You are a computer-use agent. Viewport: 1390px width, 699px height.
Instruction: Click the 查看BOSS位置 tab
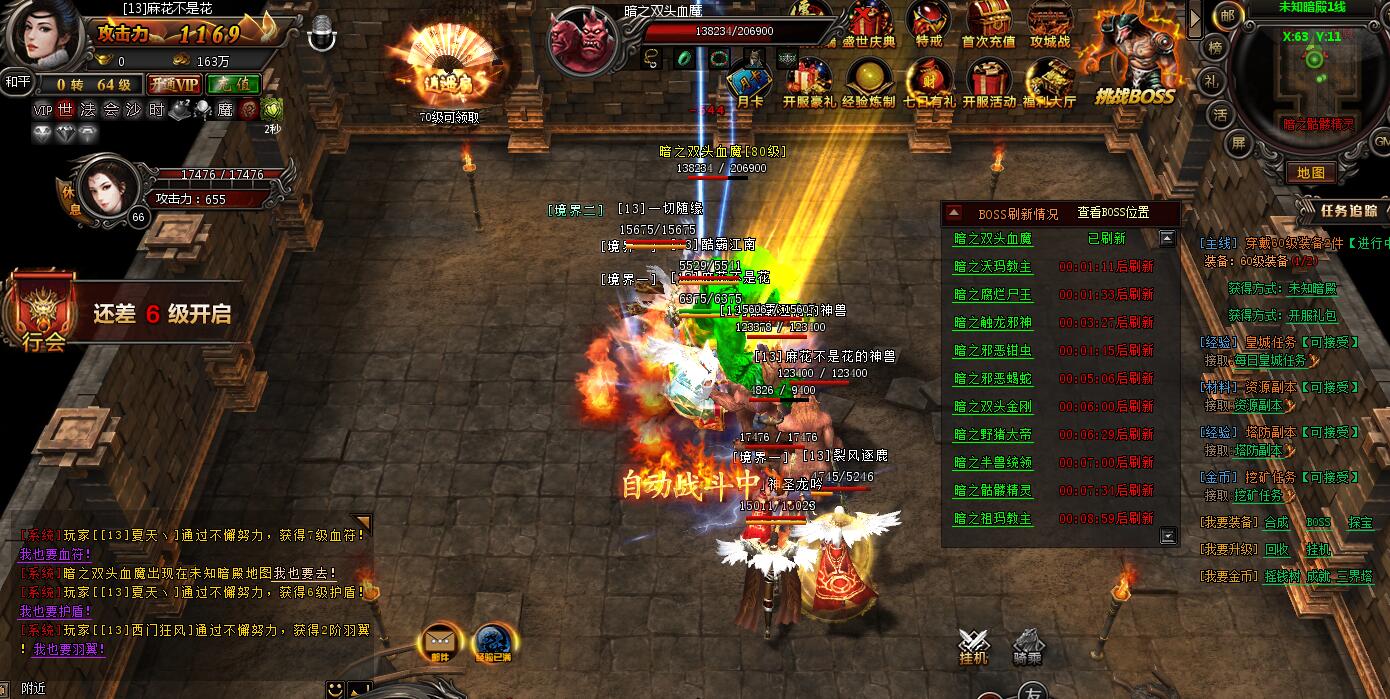tap(1113, 213)
